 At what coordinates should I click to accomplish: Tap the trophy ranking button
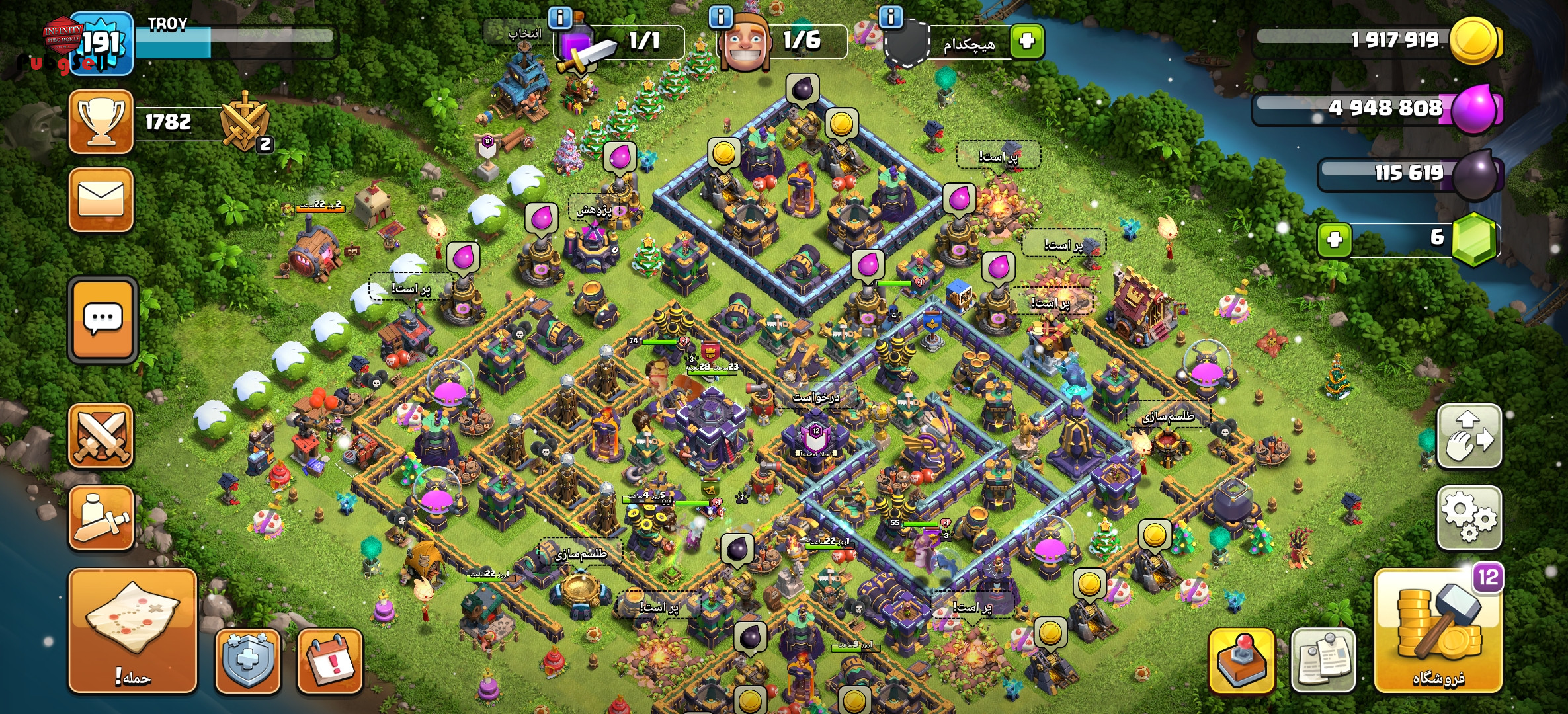point(101,122)
